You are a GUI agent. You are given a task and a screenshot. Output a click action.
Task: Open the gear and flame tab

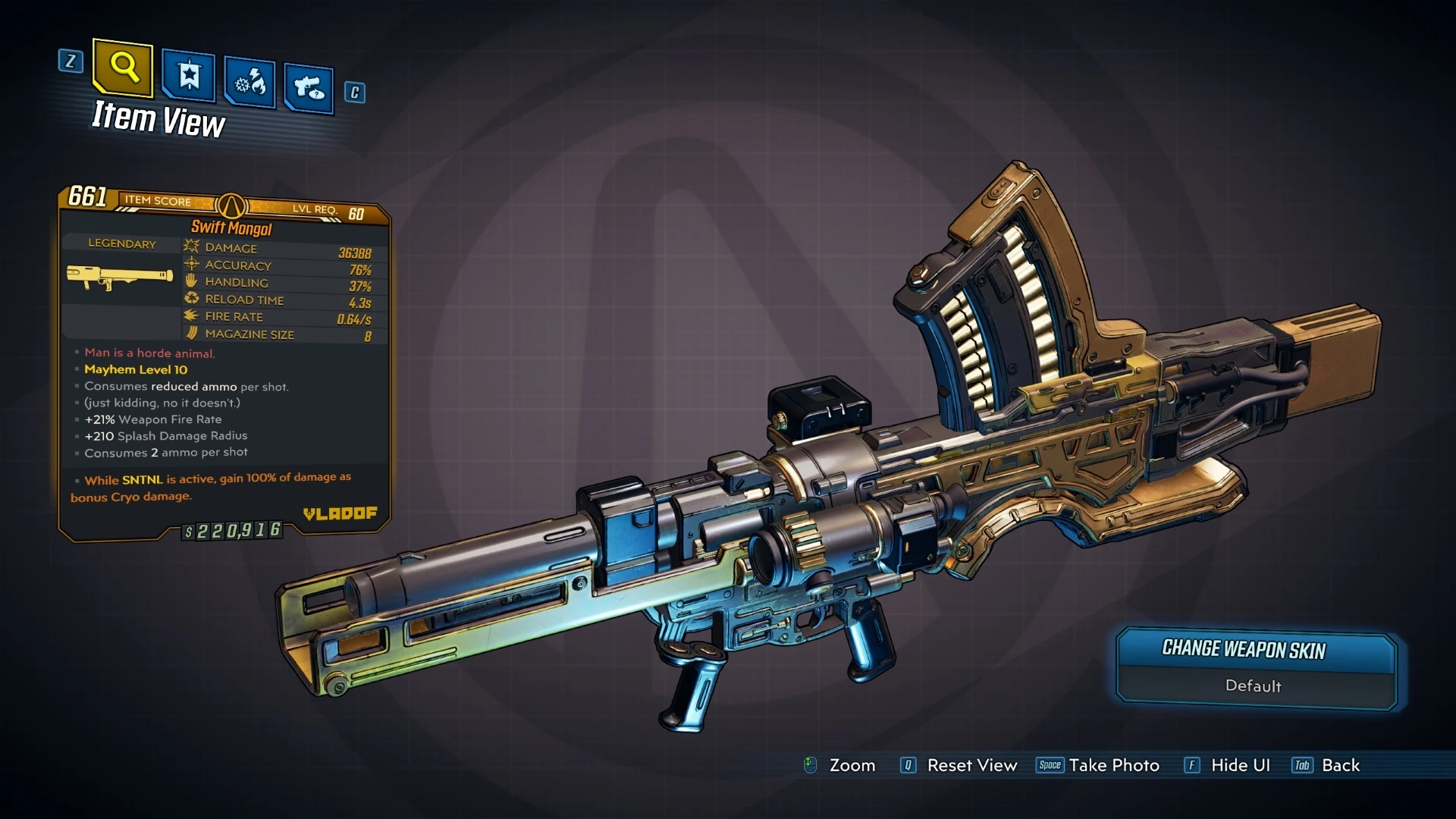(x=250, y=82)
